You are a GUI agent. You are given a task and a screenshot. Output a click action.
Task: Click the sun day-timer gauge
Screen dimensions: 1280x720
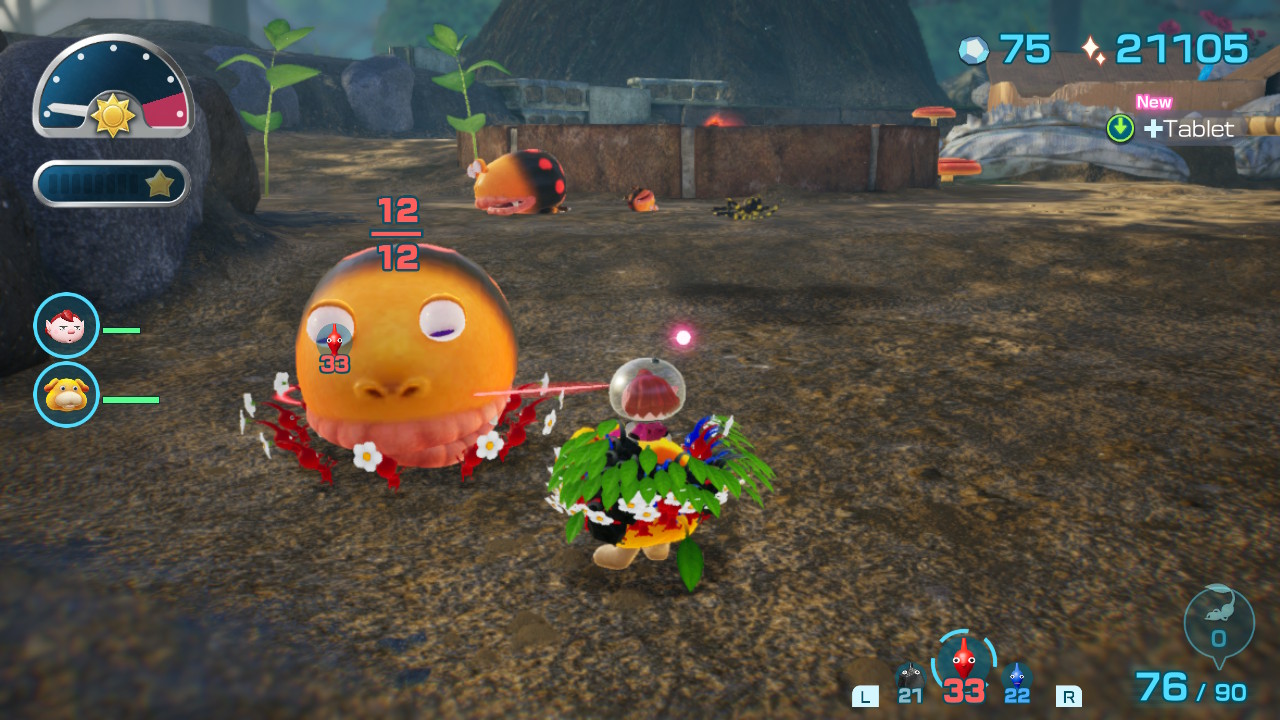113,88
